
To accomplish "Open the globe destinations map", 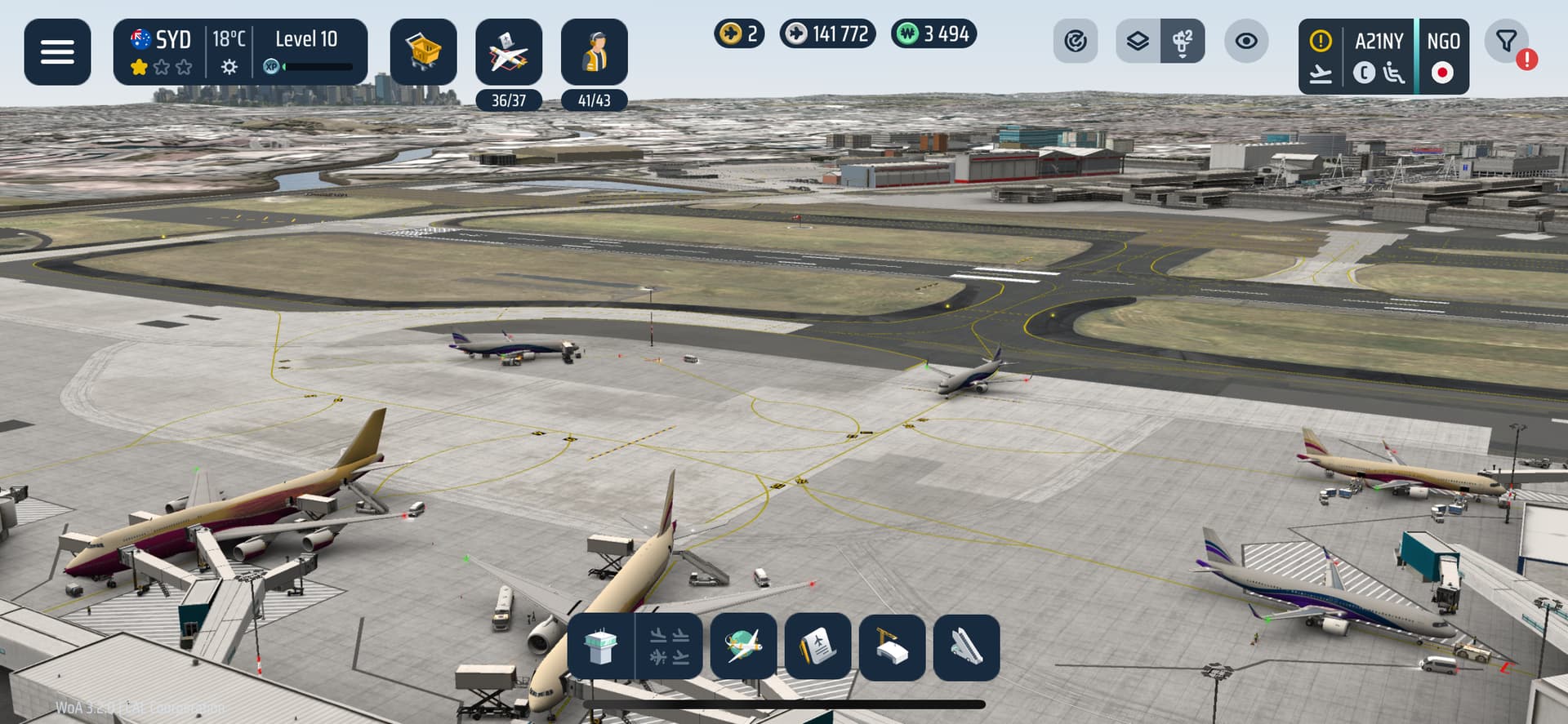I will click(x=743, y=647).
